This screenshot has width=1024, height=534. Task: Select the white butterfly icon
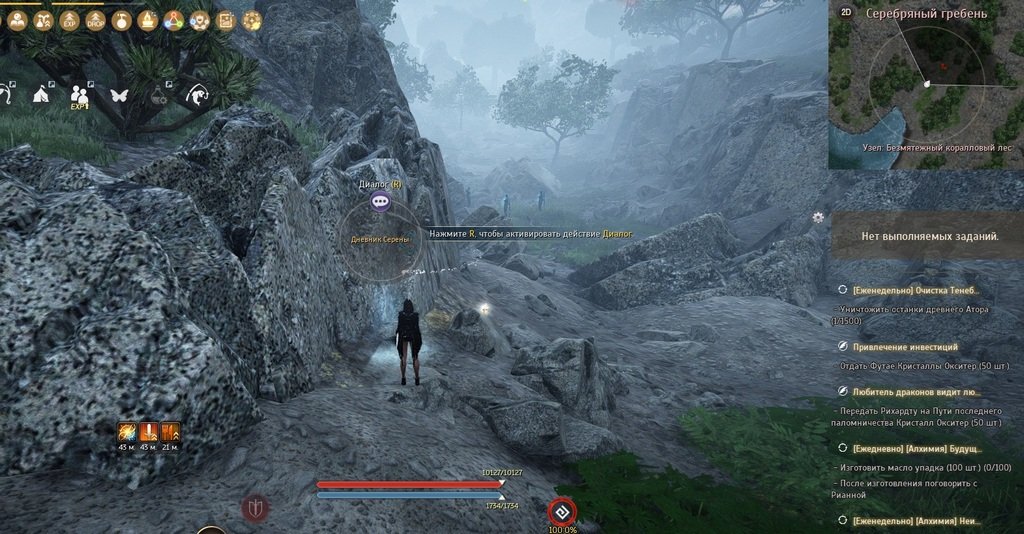click(x=120, y=96)
